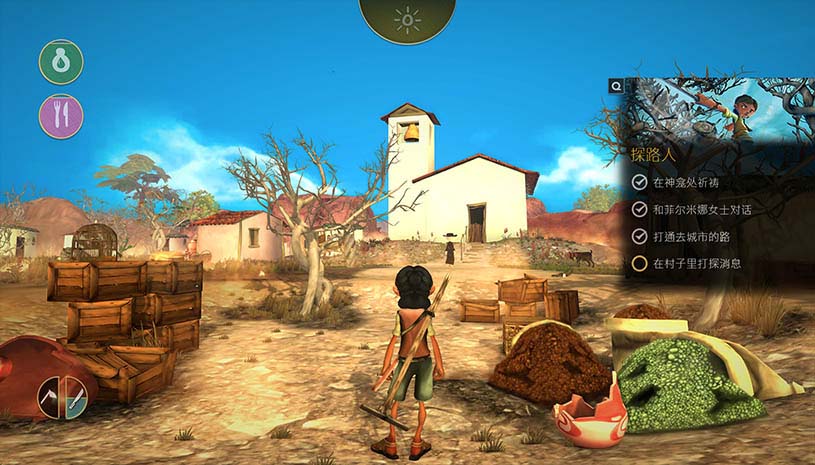The width and height of the screenshot is (815, 465).
Task: Open the 探路人 quest title
Action: click(x=655, y=155)
